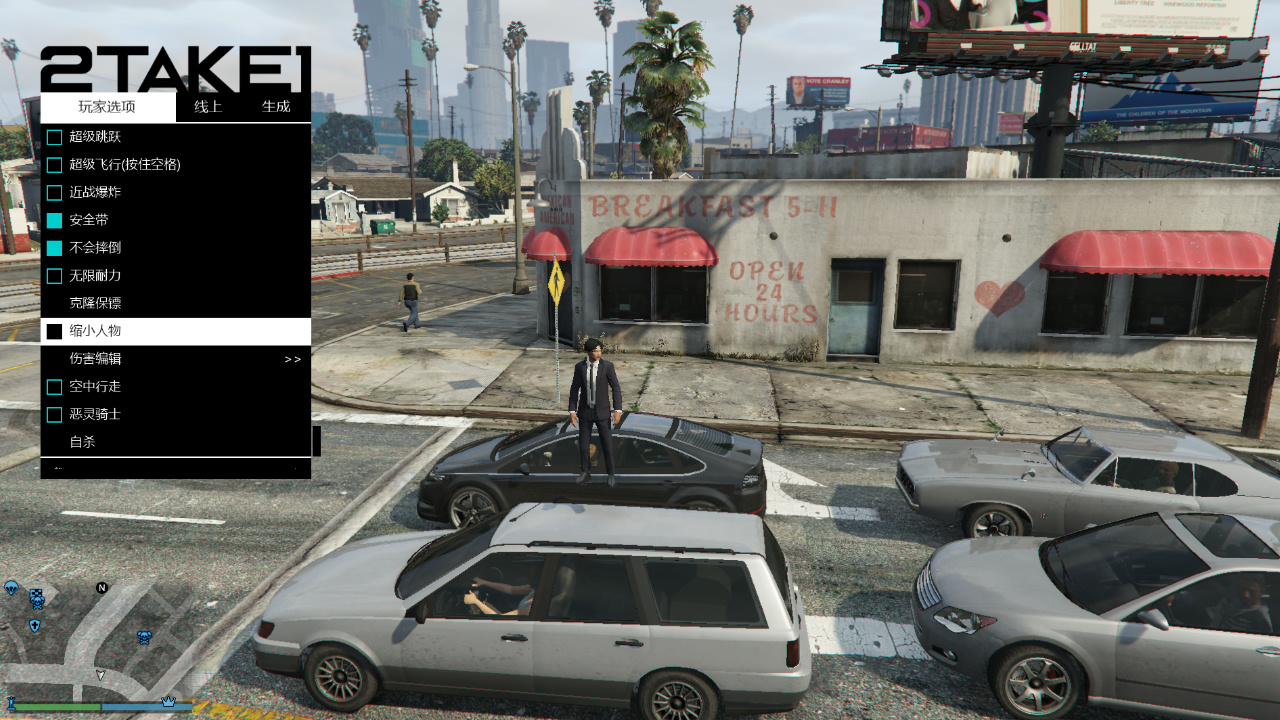This screenshot has height=720, width=1280.
Task: Click the skull blip right of the minimap center
Action: click(x=144, y=637)
